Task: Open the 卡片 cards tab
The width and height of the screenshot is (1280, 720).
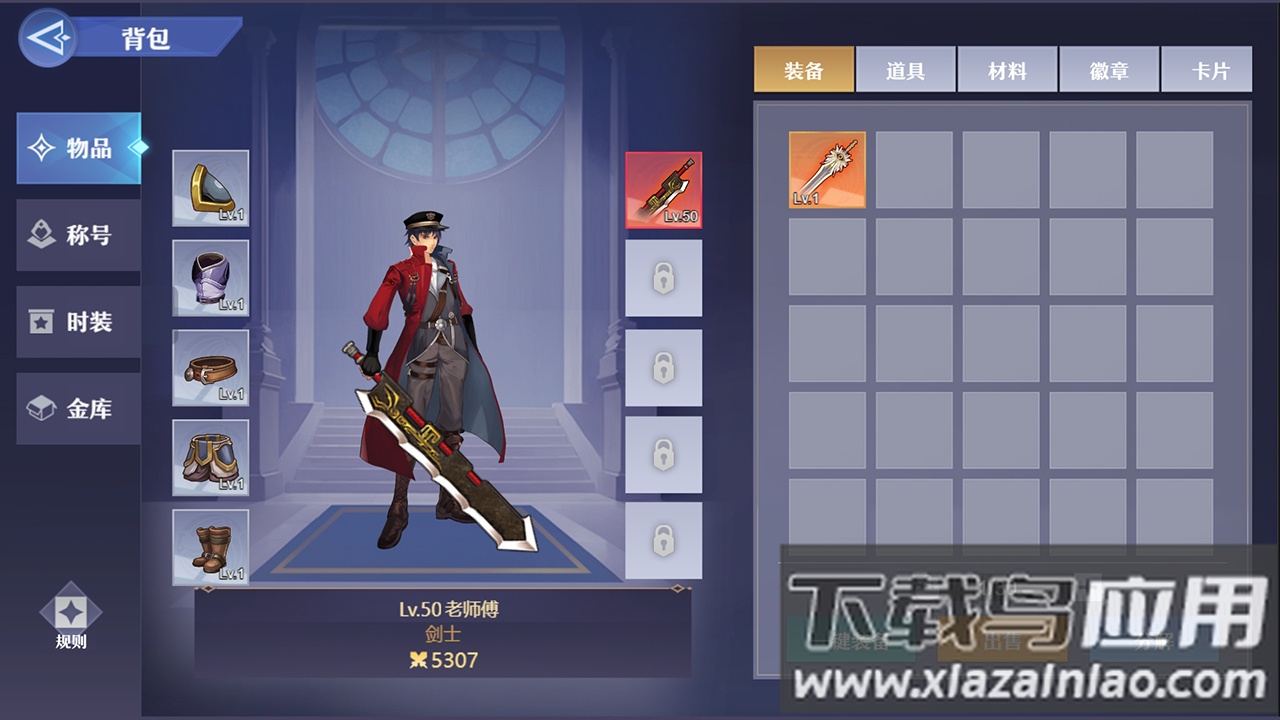Action: [x=1207, y=68]
